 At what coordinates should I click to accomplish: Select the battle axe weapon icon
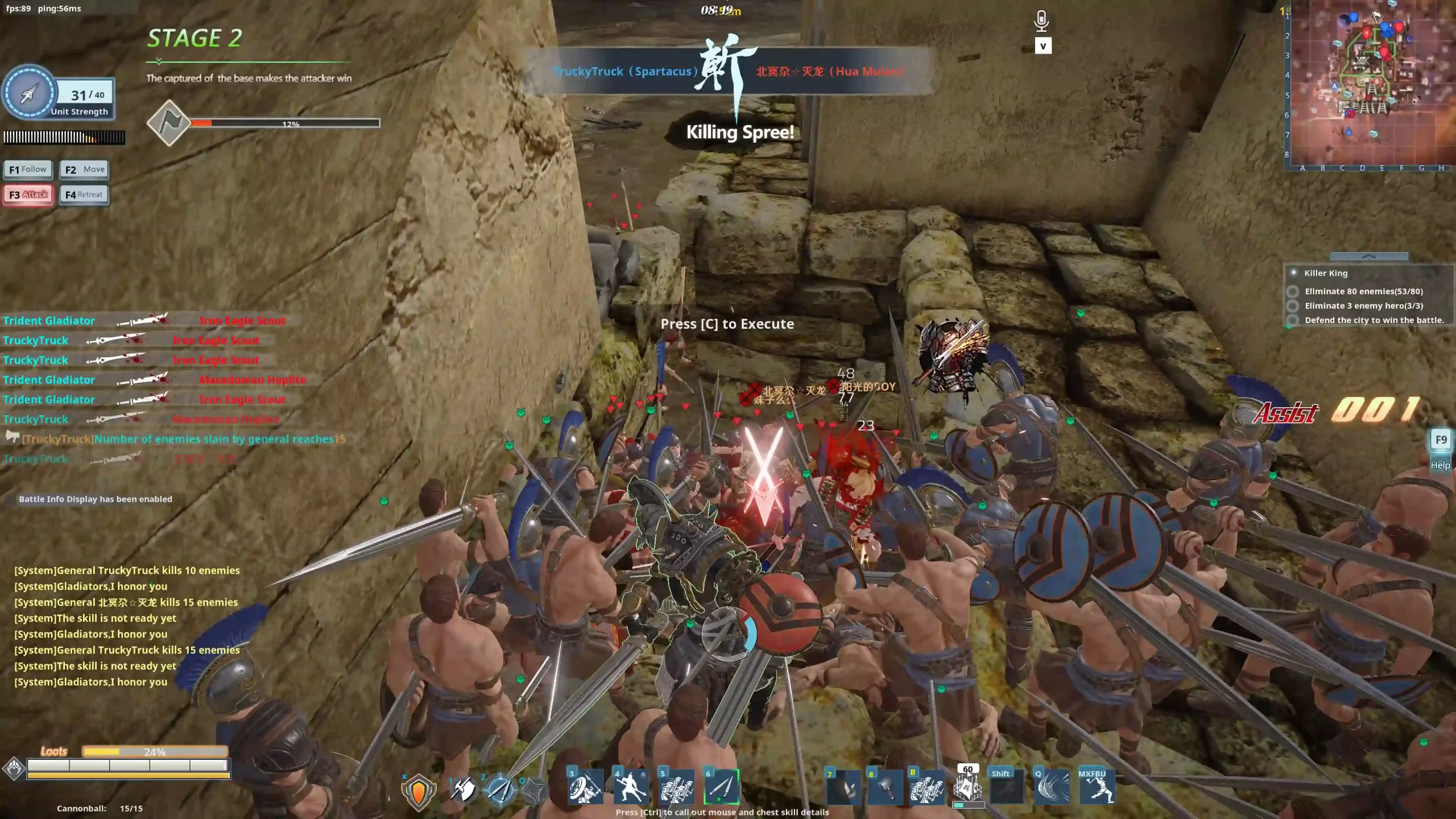[464, 789]
